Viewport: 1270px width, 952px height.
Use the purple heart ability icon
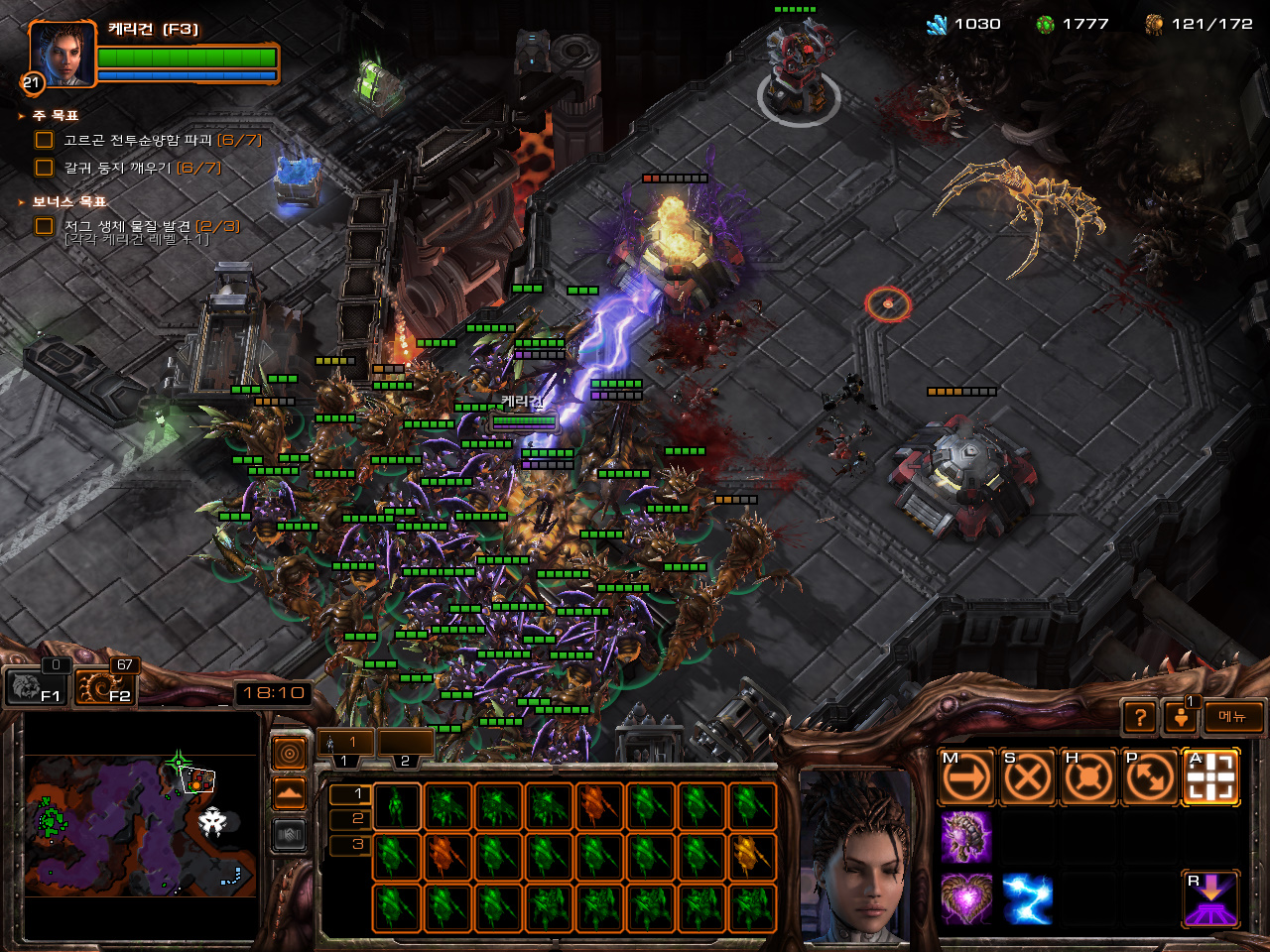[965, 898]
